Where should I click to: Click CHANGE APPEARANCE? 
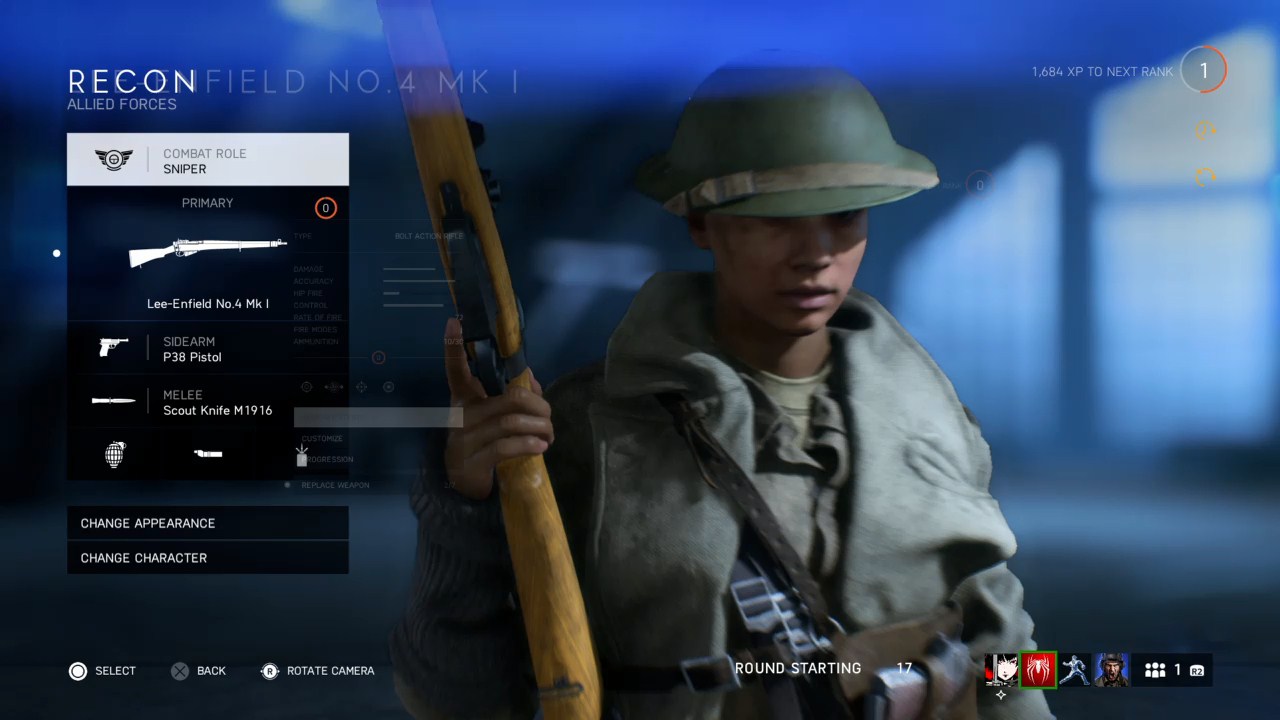tap(148, 523)
